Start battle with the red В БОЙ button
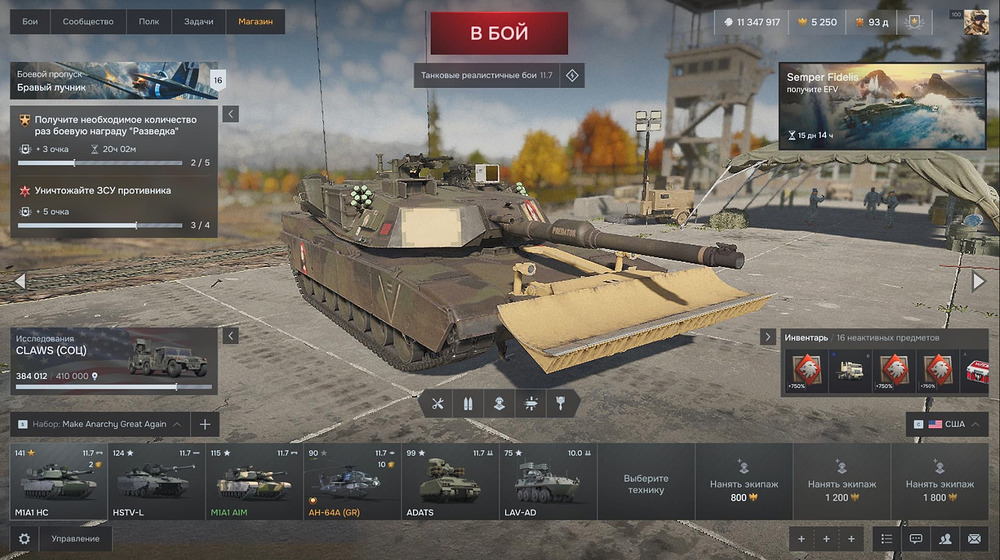 click(x=498, y=33)
